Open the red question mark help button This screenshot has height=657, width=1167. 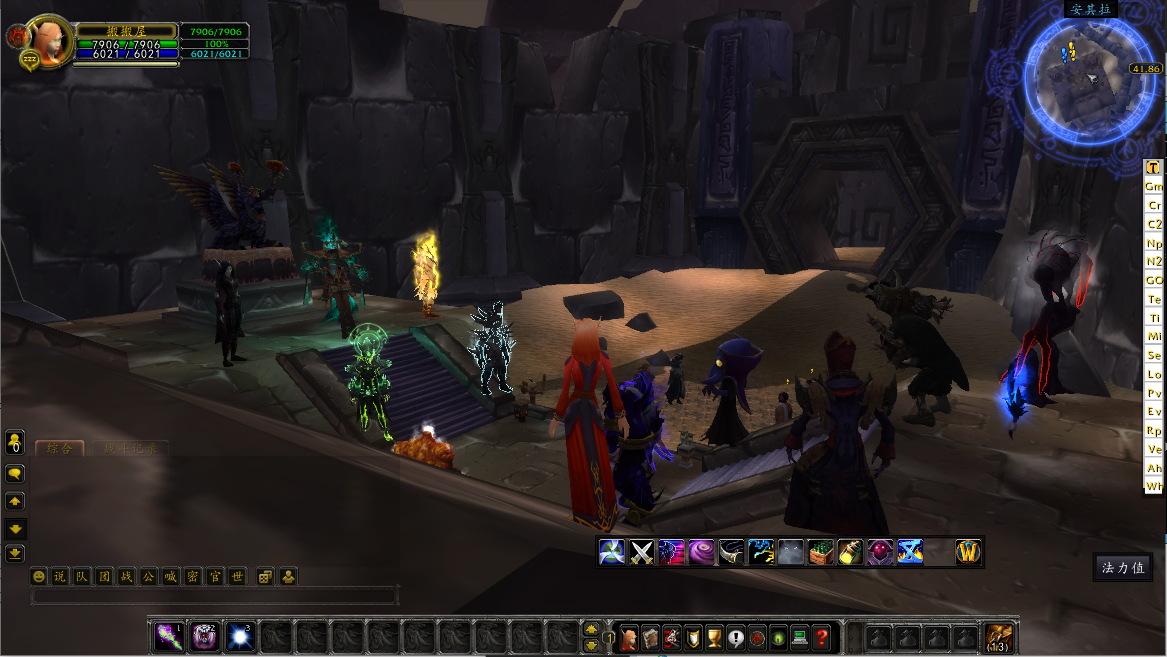821,636
